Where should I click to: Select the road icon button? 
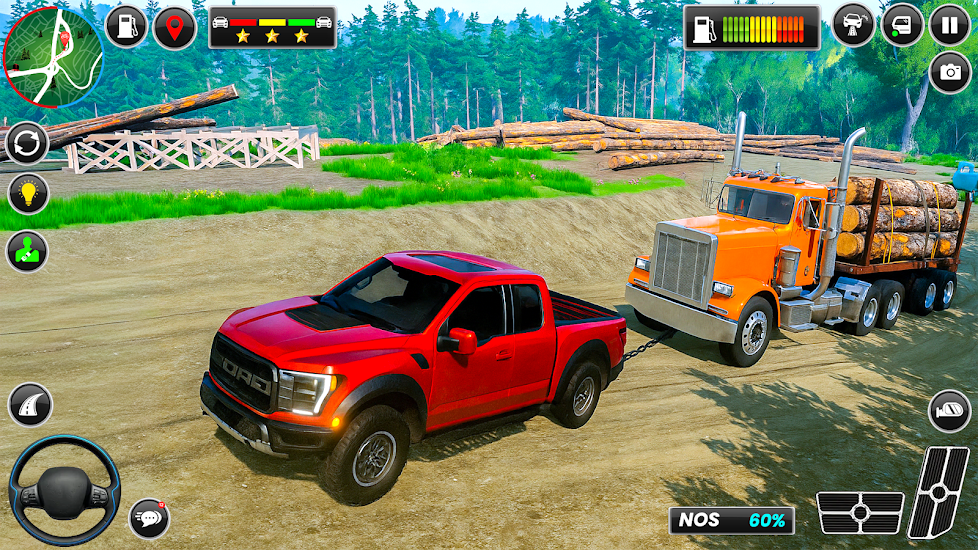coord(30,405)
